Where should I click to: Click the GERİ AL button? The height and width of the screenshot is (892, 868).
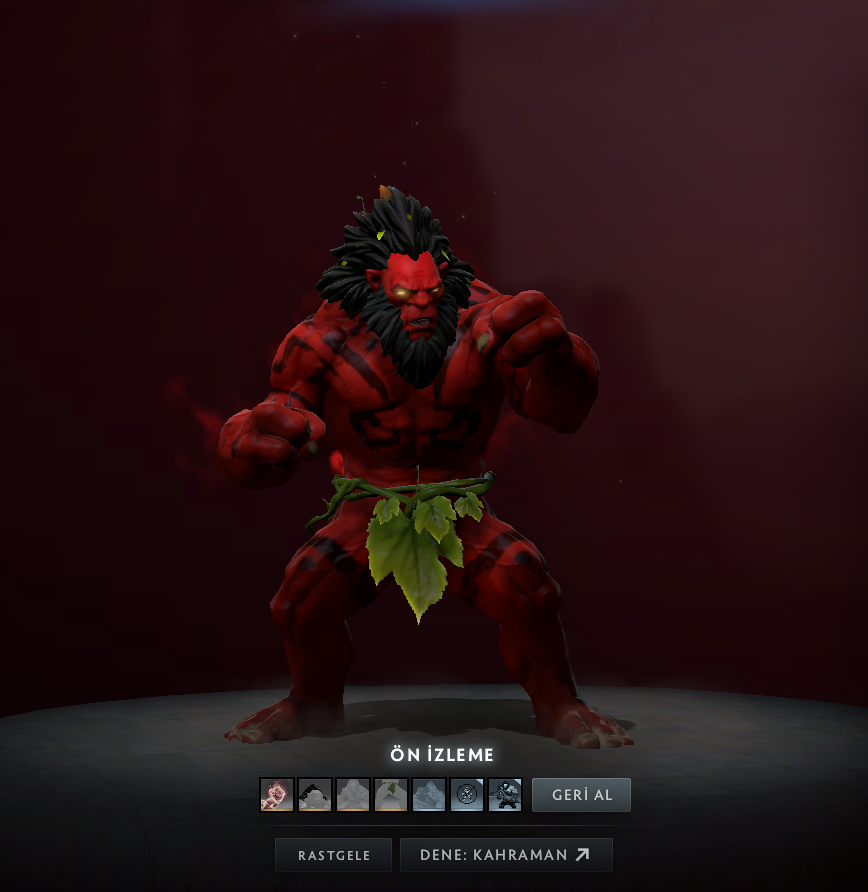click(581, 795)
